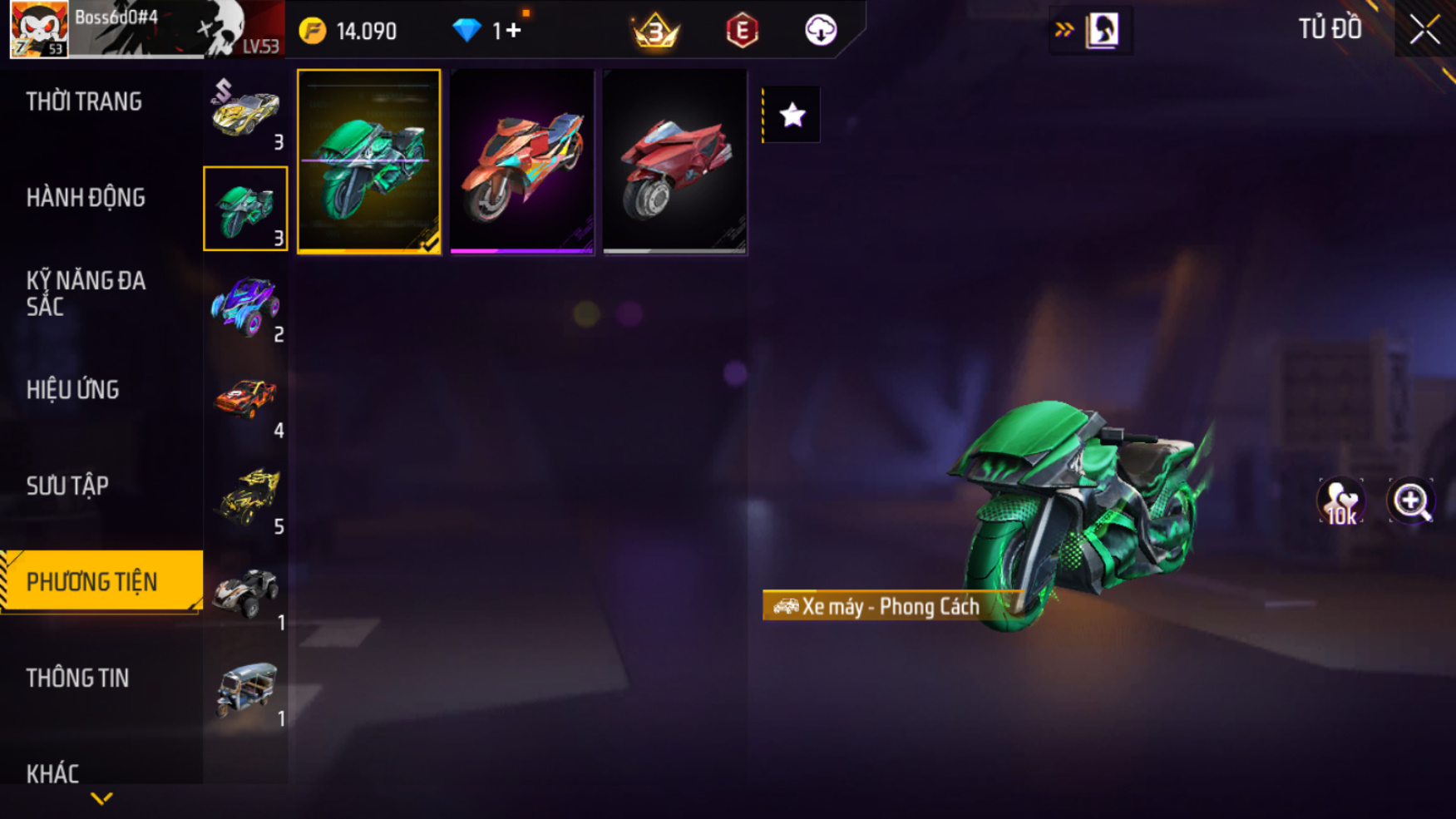Choose the Khác category
Viewport: 1456px width, 819px height.
[x=52, y=773]
